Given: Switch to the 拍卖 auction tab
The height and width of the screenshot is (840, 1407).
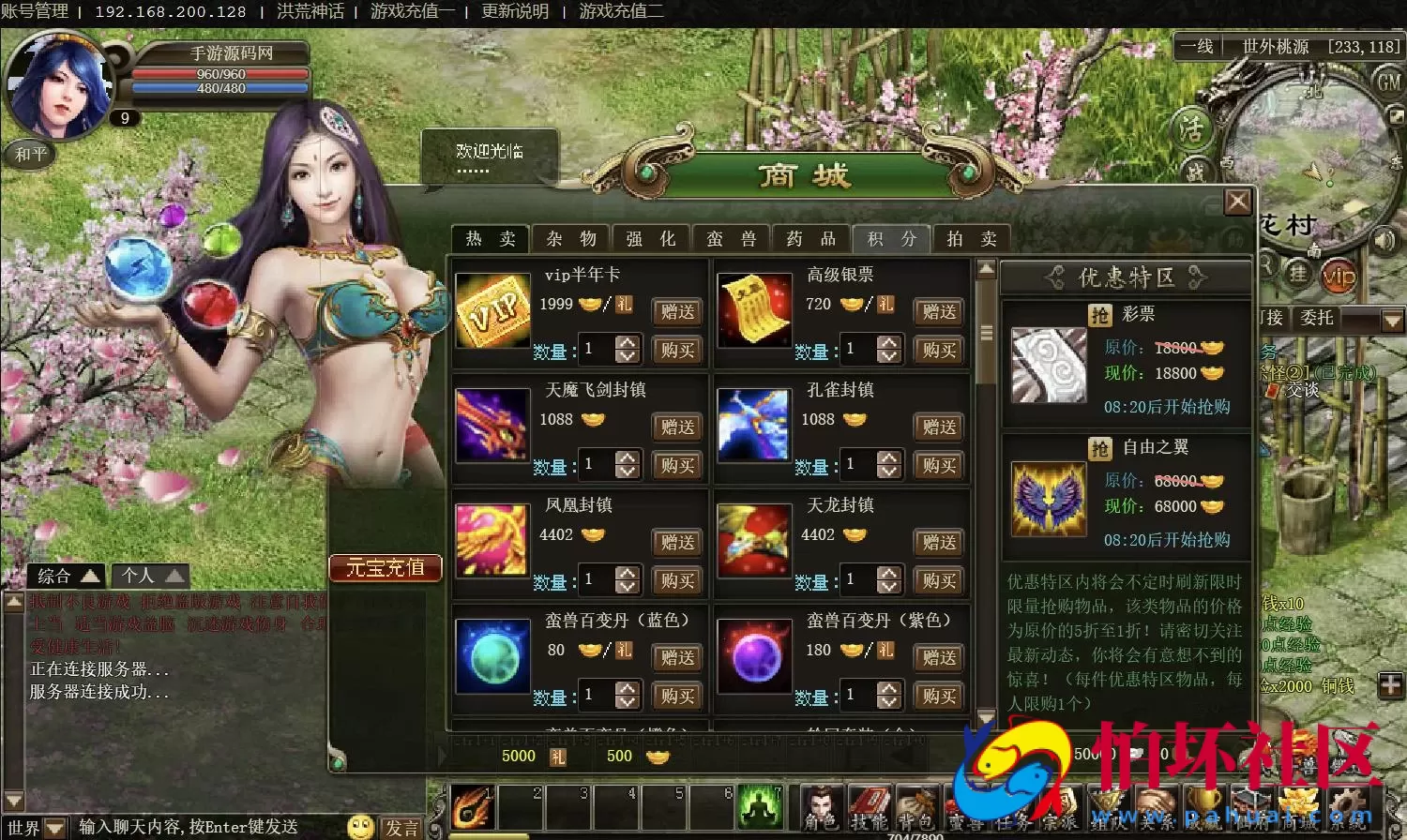Looking at the screenshot, I should (x=972, y=239).
